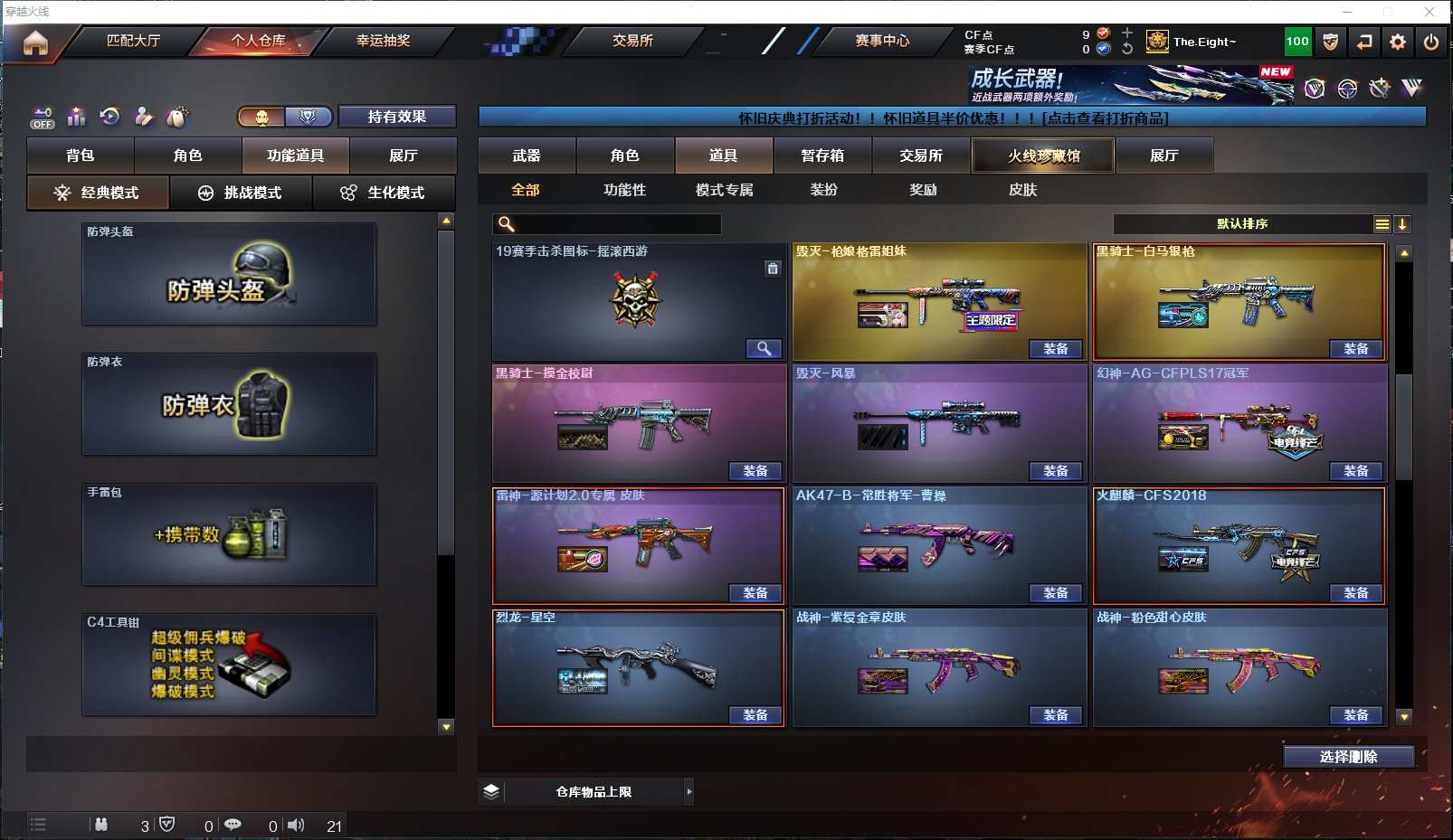Equip the 黑骑士-白马银枪 weapon skin
This screenshot has width=1453, height=840.
tap(1355, 349)
